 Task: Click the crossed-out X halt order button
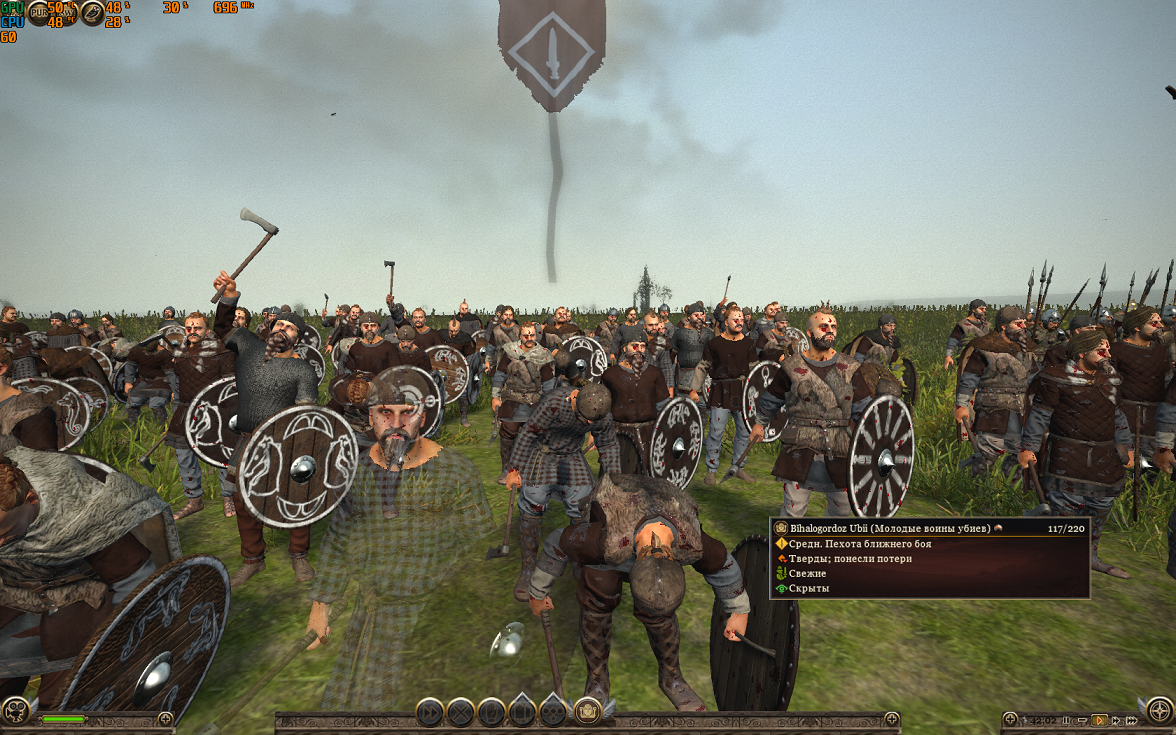(x=460, y=712)
